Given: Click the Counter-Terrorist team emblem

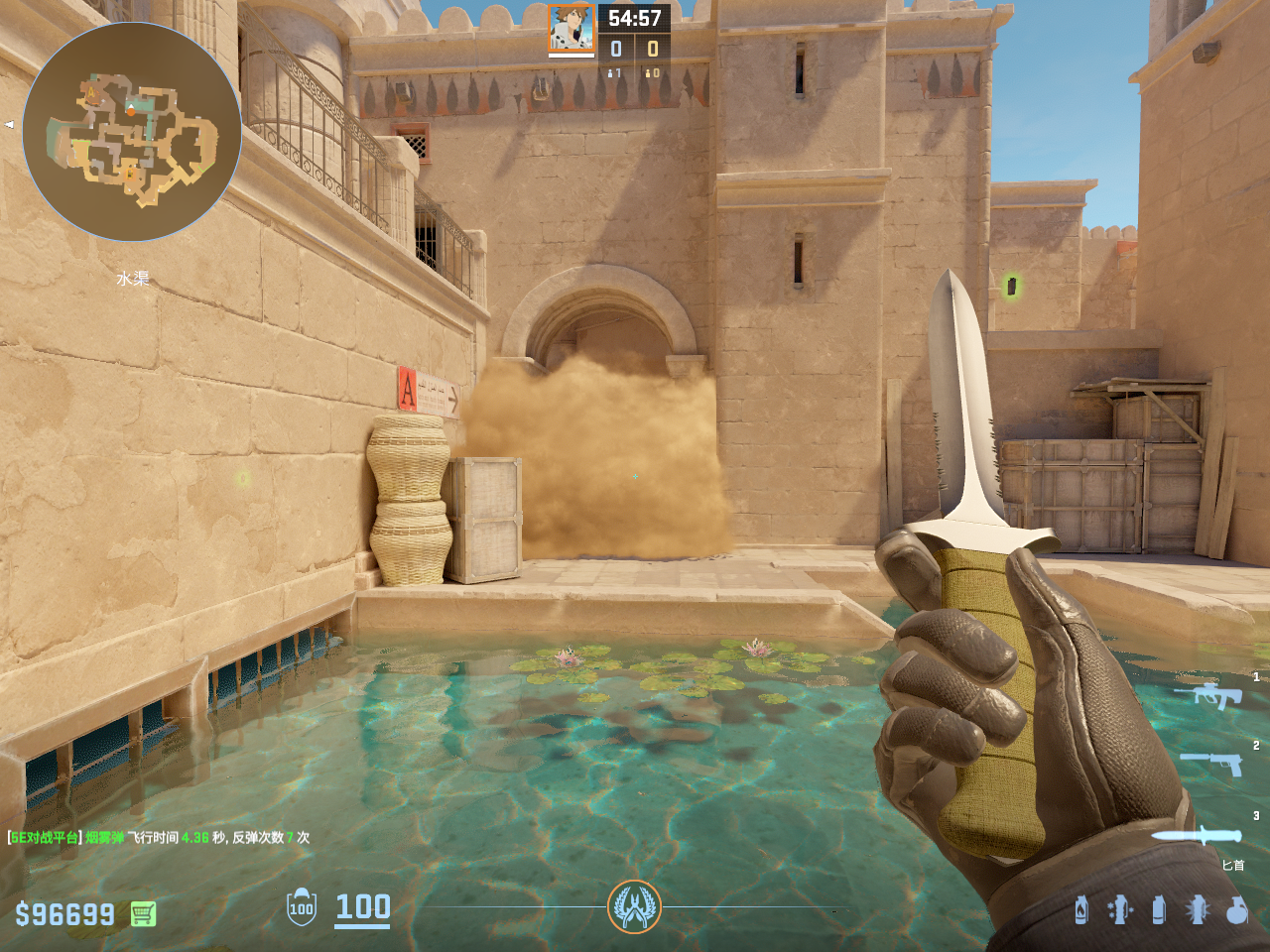Looking at the screenshot, I should 634,906.
